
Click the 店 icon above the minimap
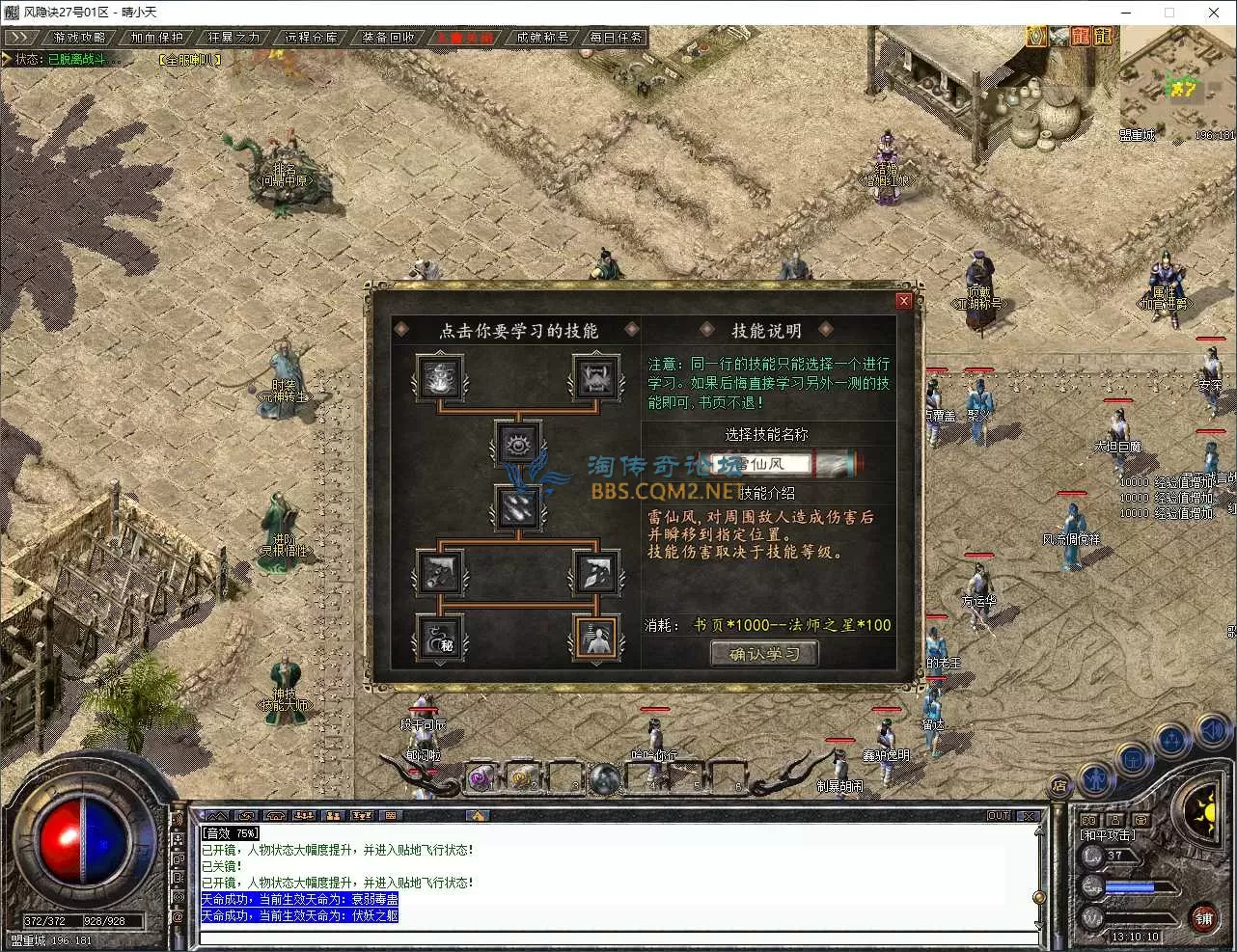(1058, 784)
